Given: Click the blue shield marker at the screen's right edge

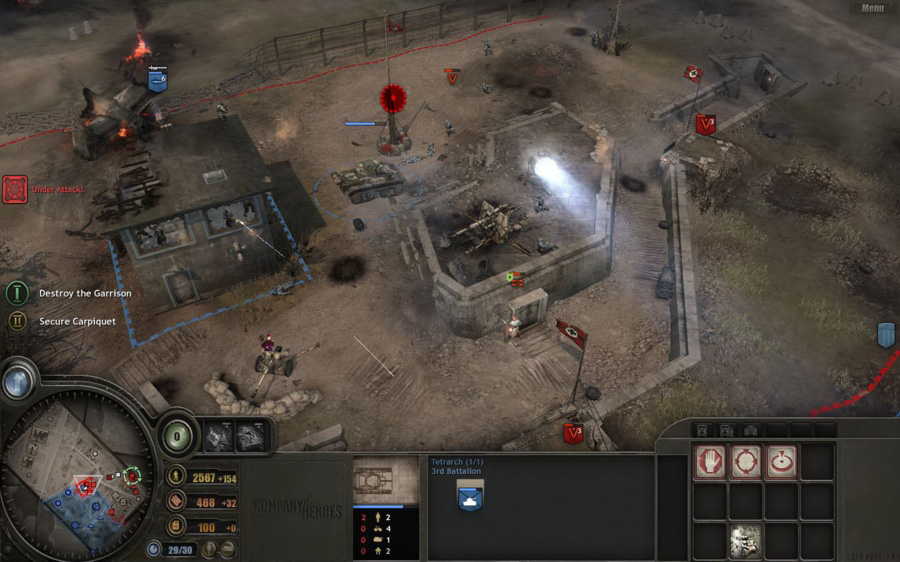Looking at the screenshot, I should click(x=886, y=335).
